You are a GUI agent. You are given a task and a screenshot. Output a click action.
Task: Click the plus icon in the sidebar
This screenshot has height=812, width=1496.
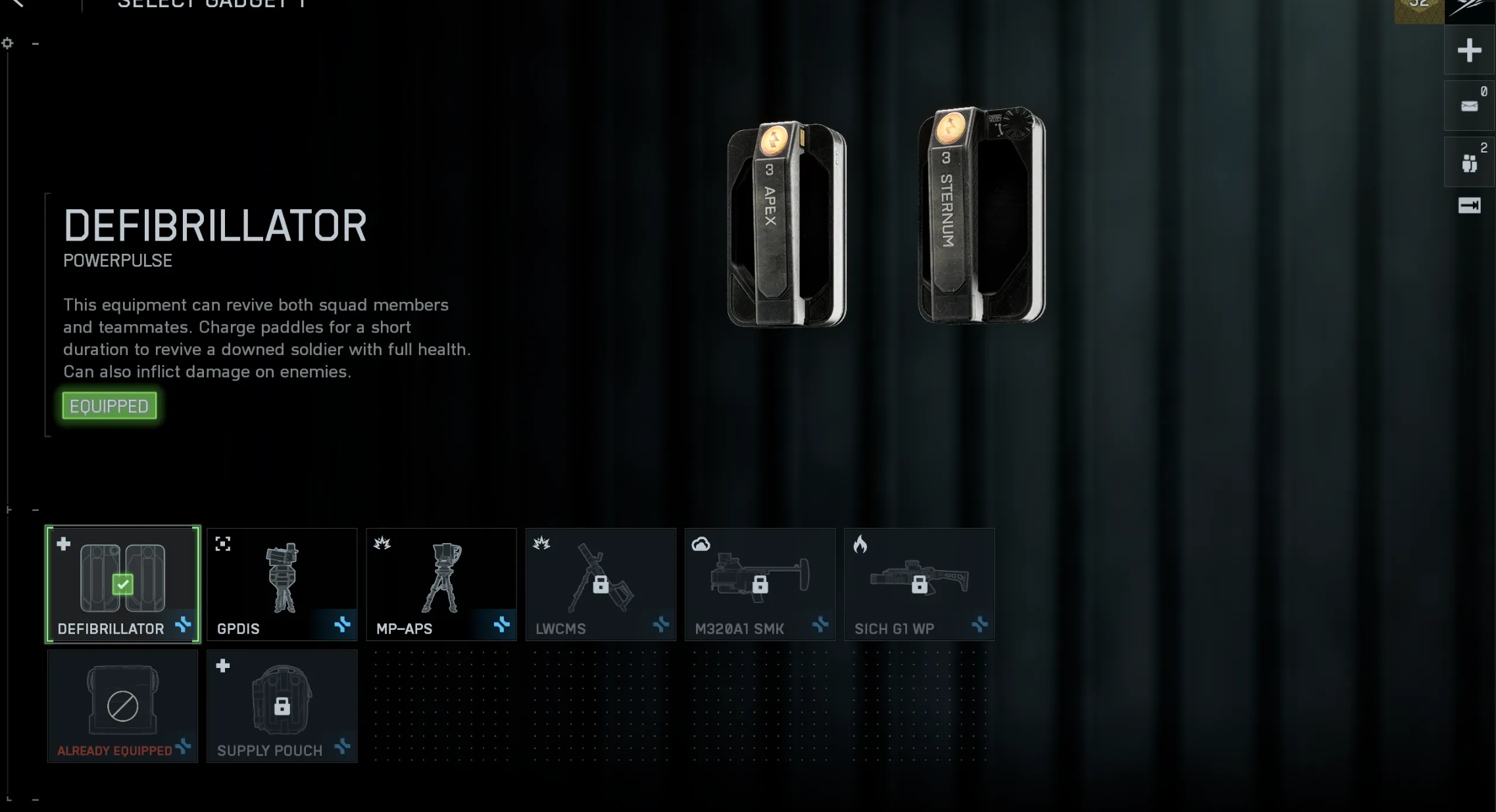(x=1469, y=51)
